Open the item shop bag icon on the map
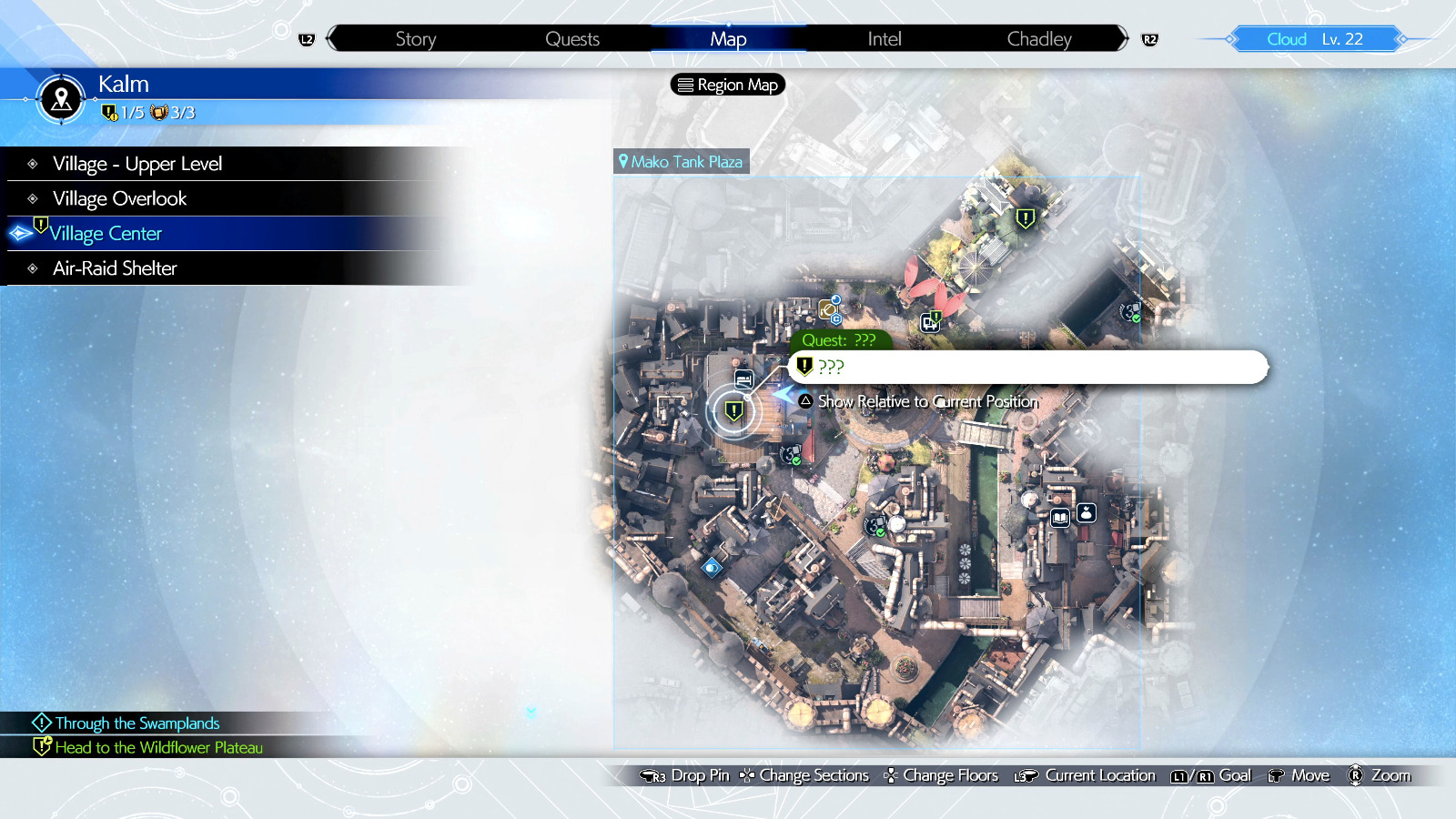 coord(1087,514)
